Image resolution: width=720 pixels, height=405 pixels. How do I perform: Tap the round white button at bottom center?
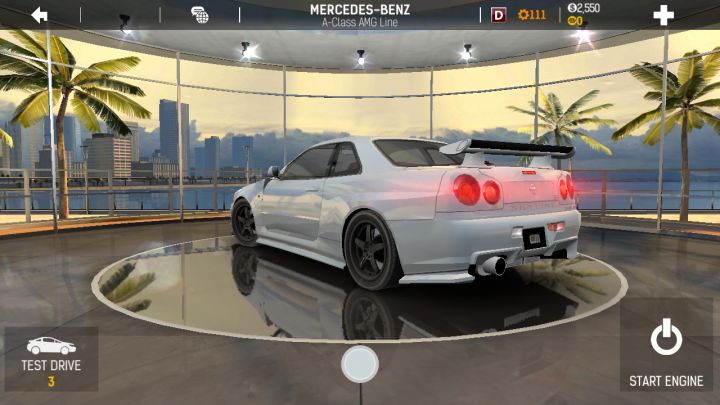360,364
